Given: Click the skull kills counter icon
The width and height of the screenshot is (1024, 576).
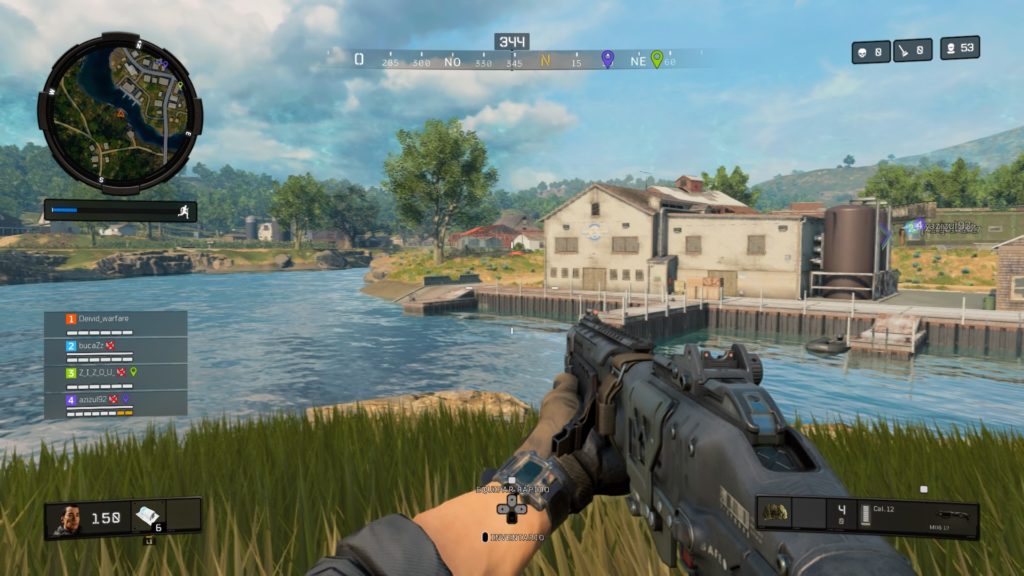Looking at the screenshot, I should (863, 51).
